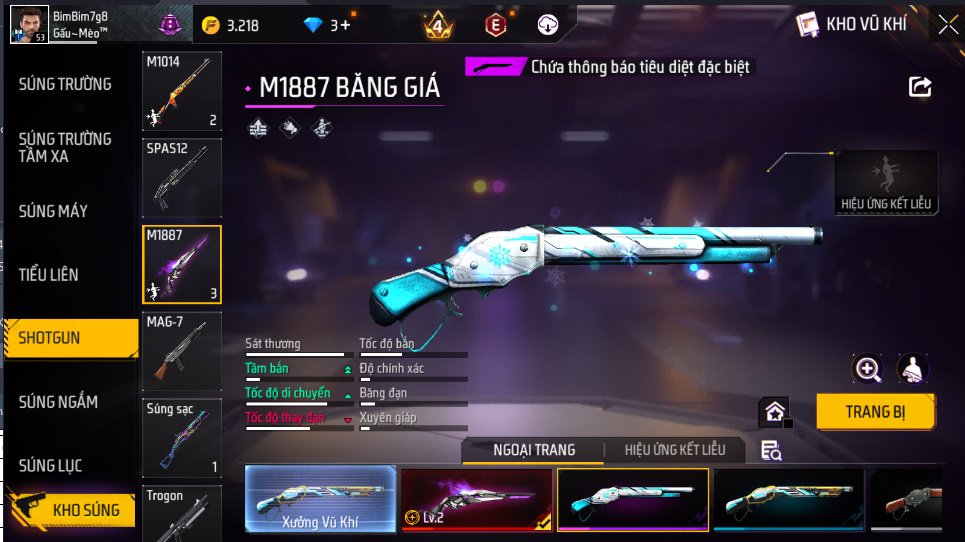Switch to the HIỆU ỨNG KẾT LIỄU tab
This screenshot has height=542, width=965.
pos(675,450)
